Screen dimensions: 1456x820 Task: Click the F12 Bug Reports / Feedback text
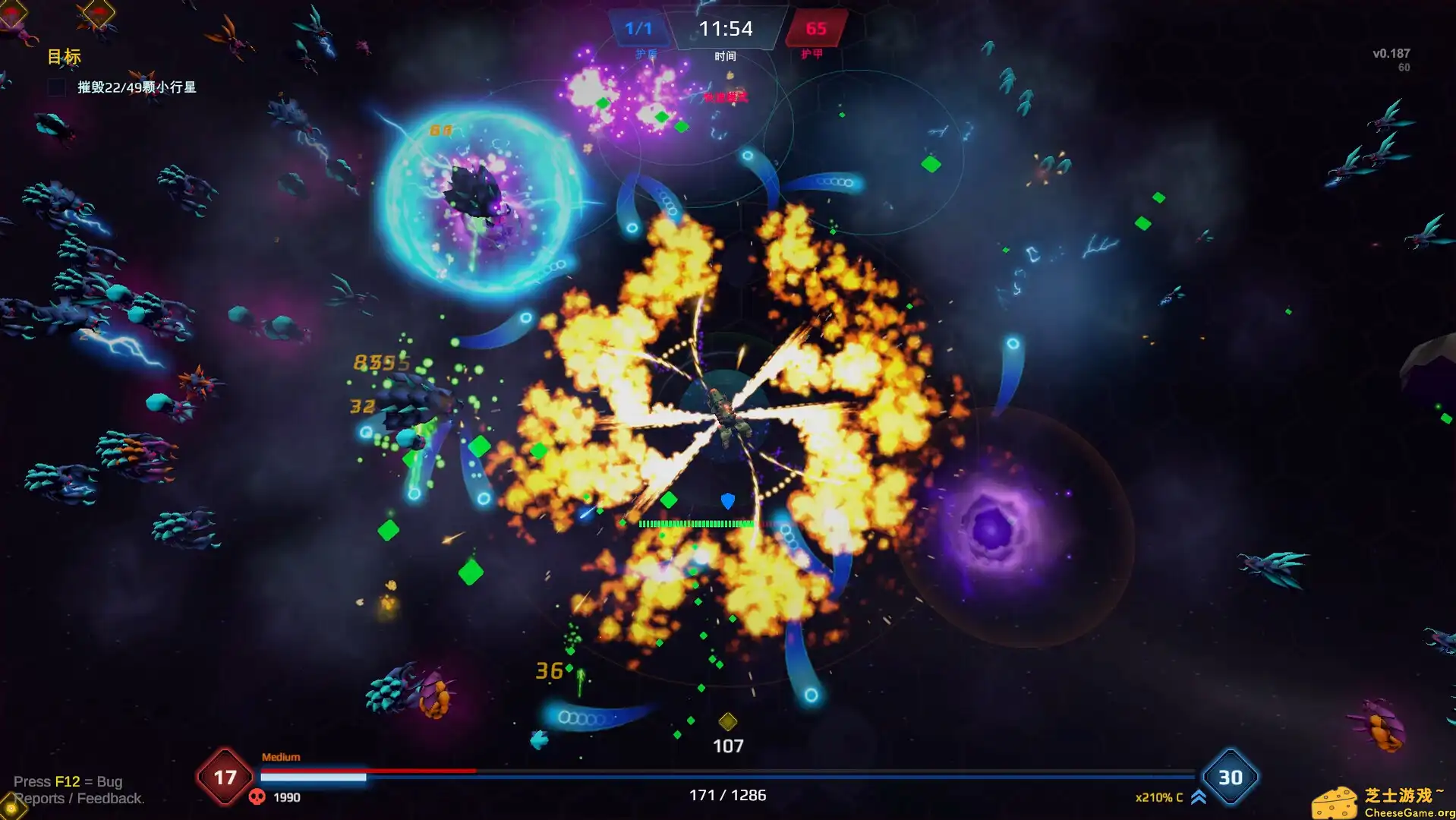[x=71, y=790]
